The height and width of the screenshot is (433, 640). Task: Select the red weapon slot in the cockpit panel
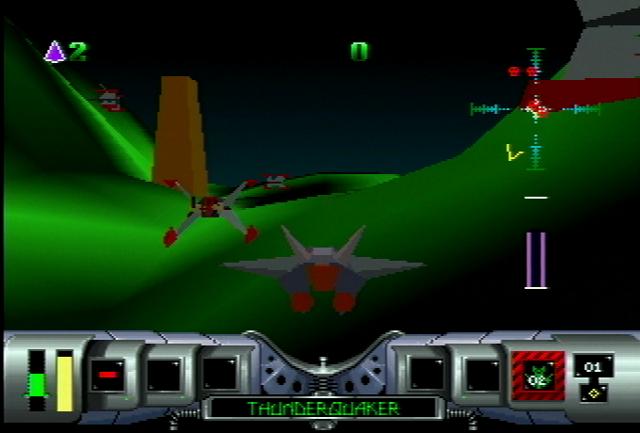(x=107, y=375)
